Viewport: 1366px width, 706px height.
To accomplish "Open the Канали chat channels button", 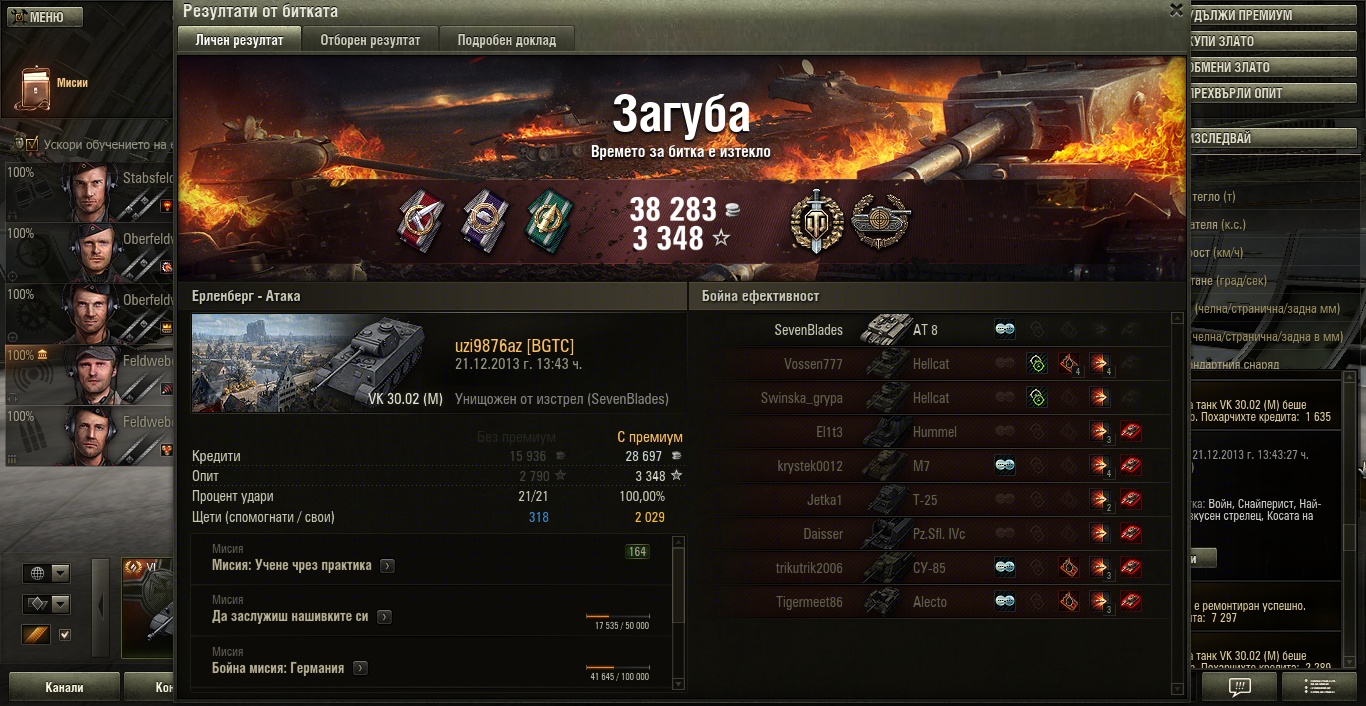I will pyautogui.click(x=64, y=688).
